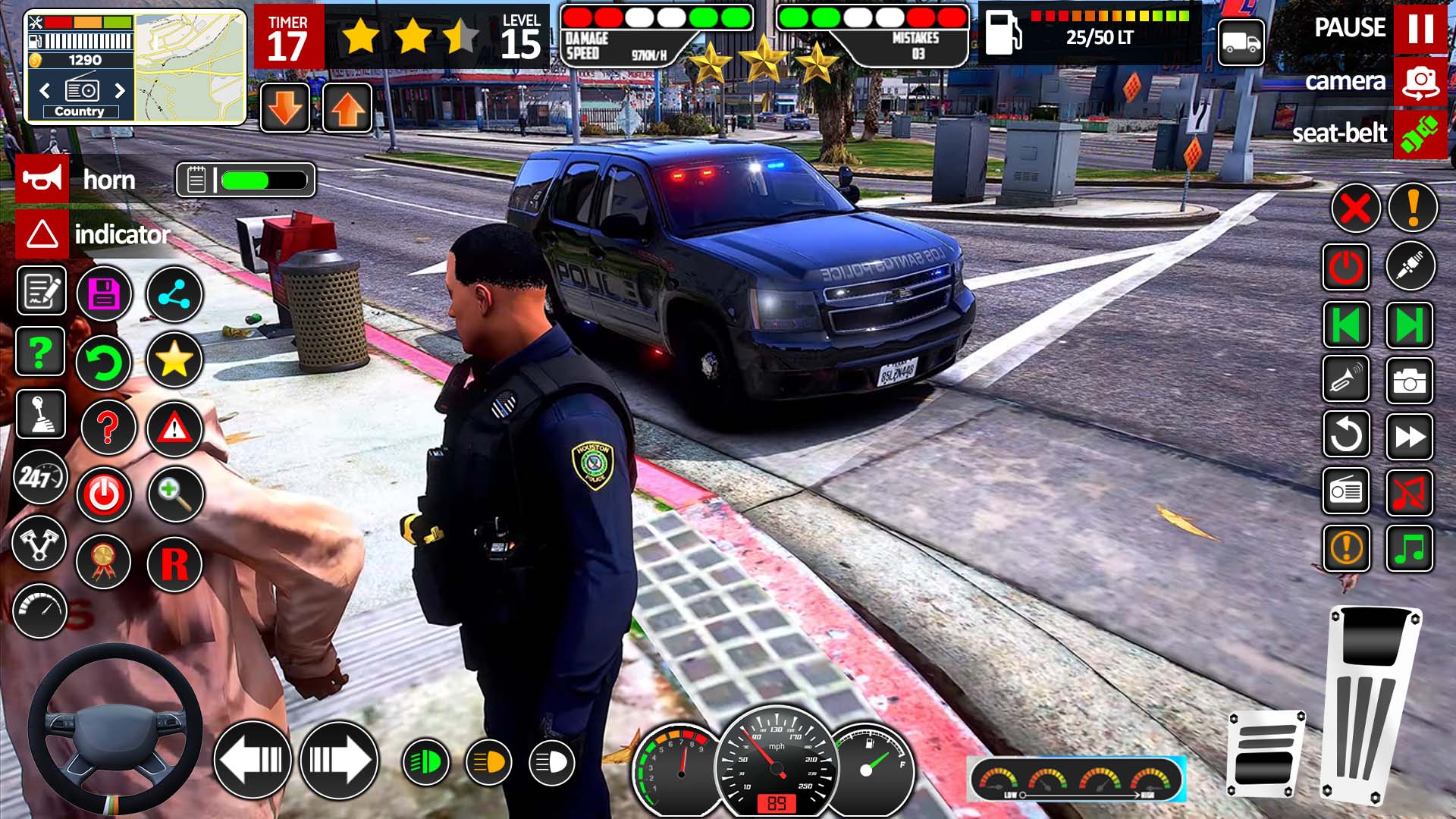Steer right with the right arrow button

pyautogui.click(x=339, y=760)
